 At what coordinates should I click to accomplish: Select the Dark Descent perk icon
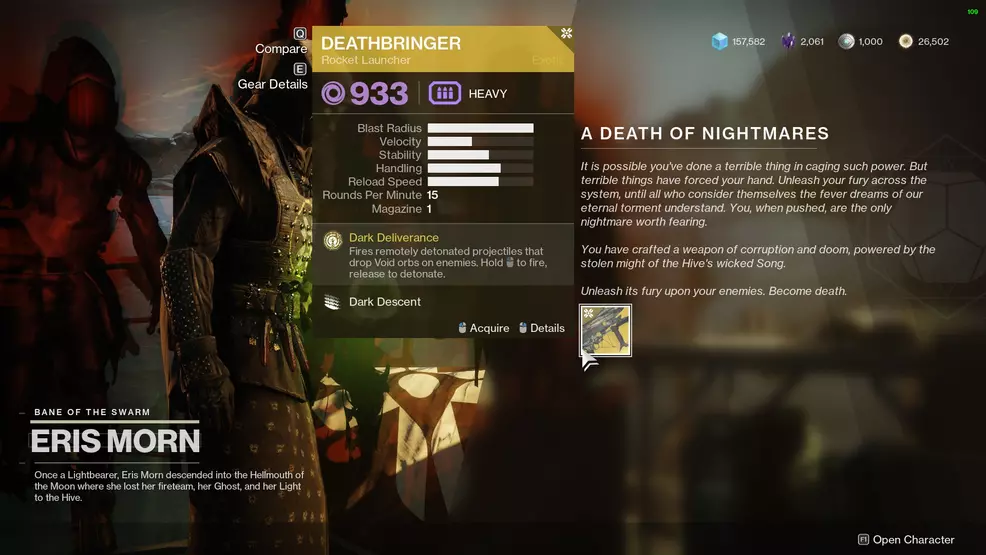tap(333, 301)
